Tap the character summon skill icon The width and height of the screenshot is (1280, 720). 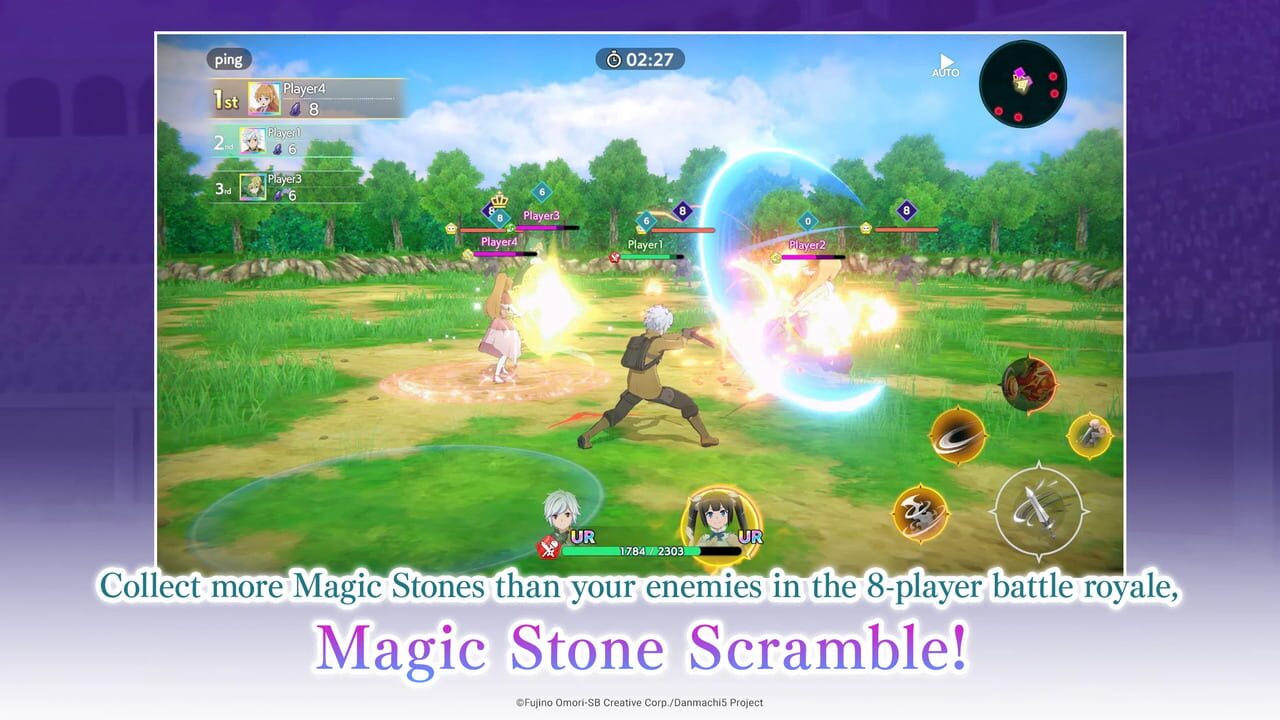pyautogui.click(x=1090, y=435)
